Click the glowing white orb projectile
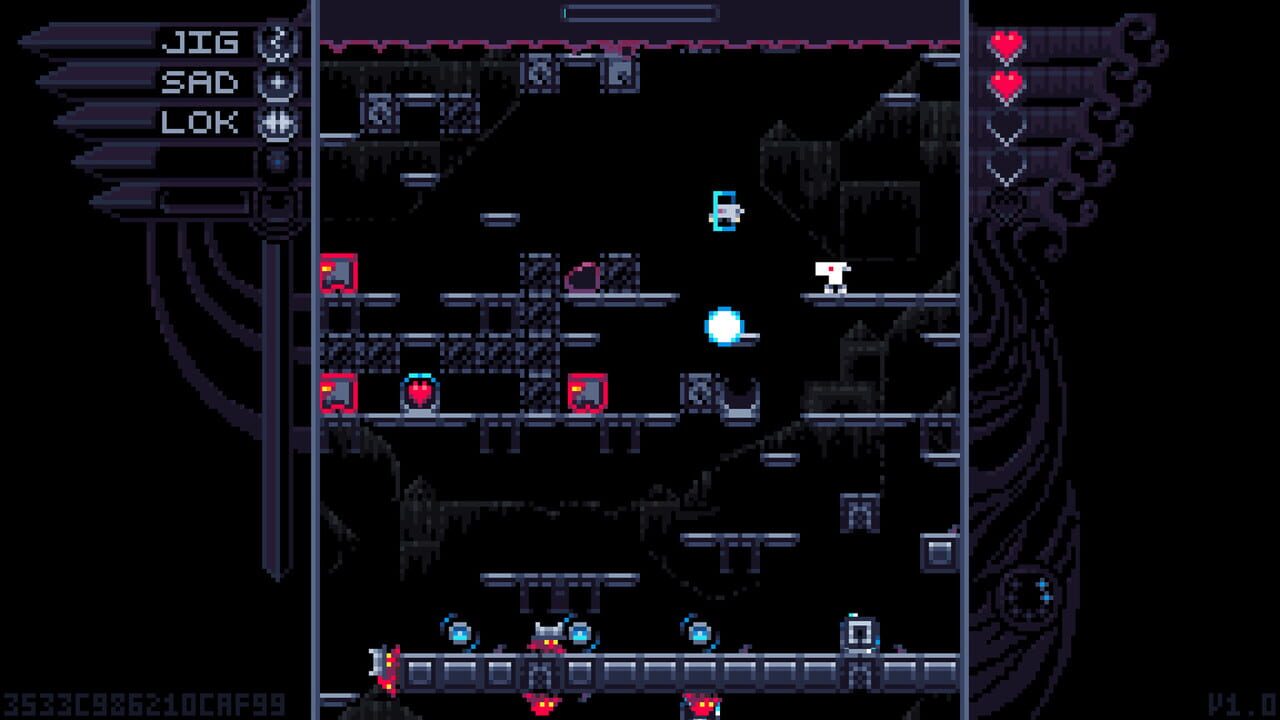The height and width of the screenshot is (720, 1280). [722, 324]
